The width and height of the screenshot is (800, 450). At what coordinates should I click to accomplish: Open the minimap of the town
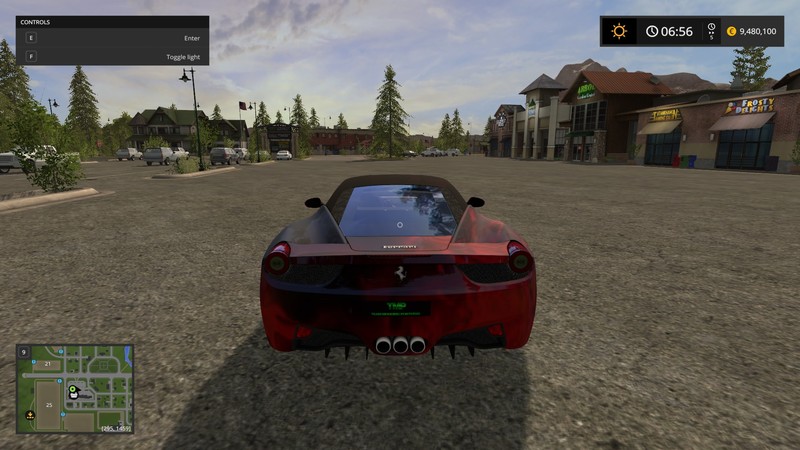(75, 388)
